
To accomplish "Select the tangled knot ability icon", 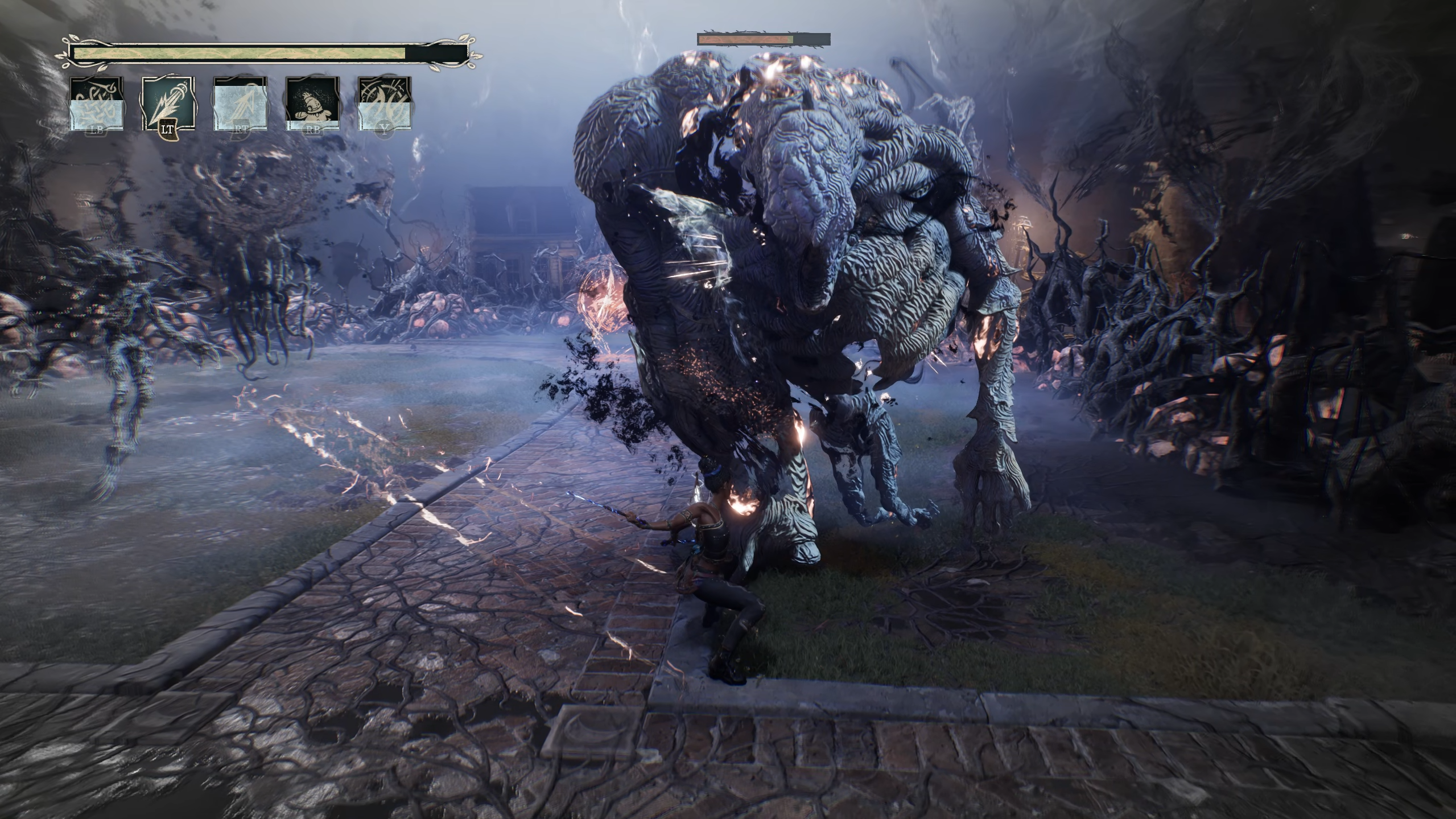I will [96, 104].
